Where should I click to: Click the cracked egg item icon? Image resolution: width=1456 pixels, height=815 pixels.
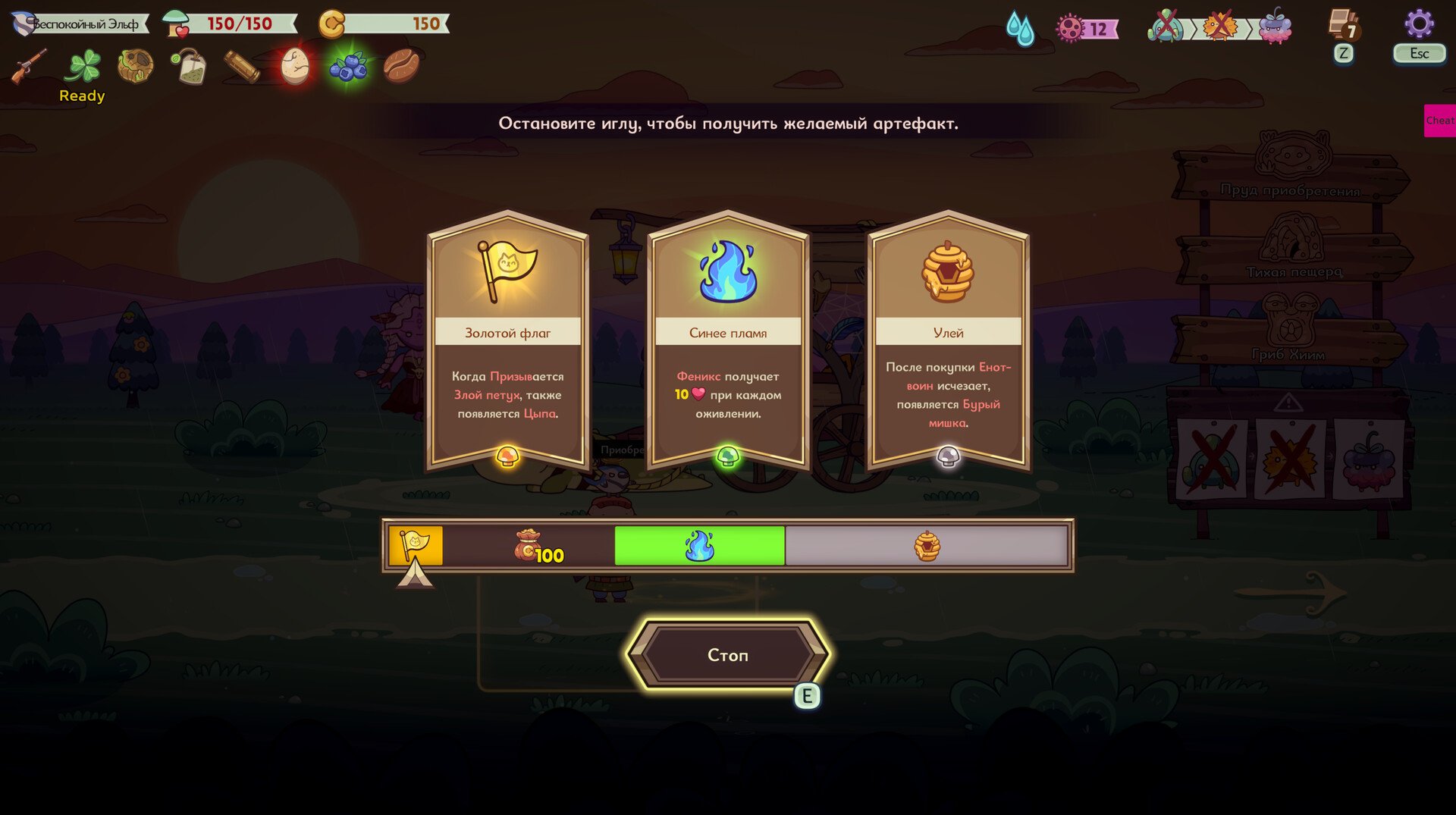pyautogui.click(x=294, y=67)
